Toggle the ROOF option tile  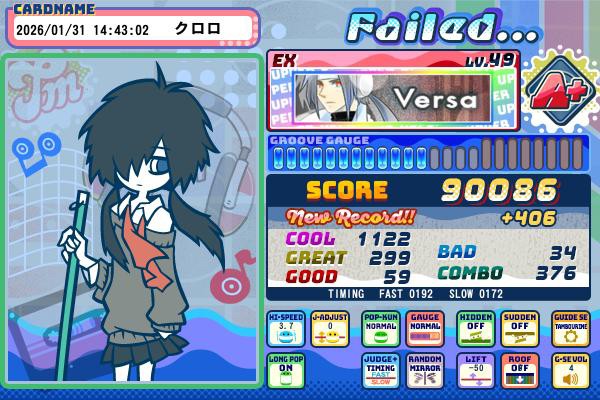tap(521, 370)
